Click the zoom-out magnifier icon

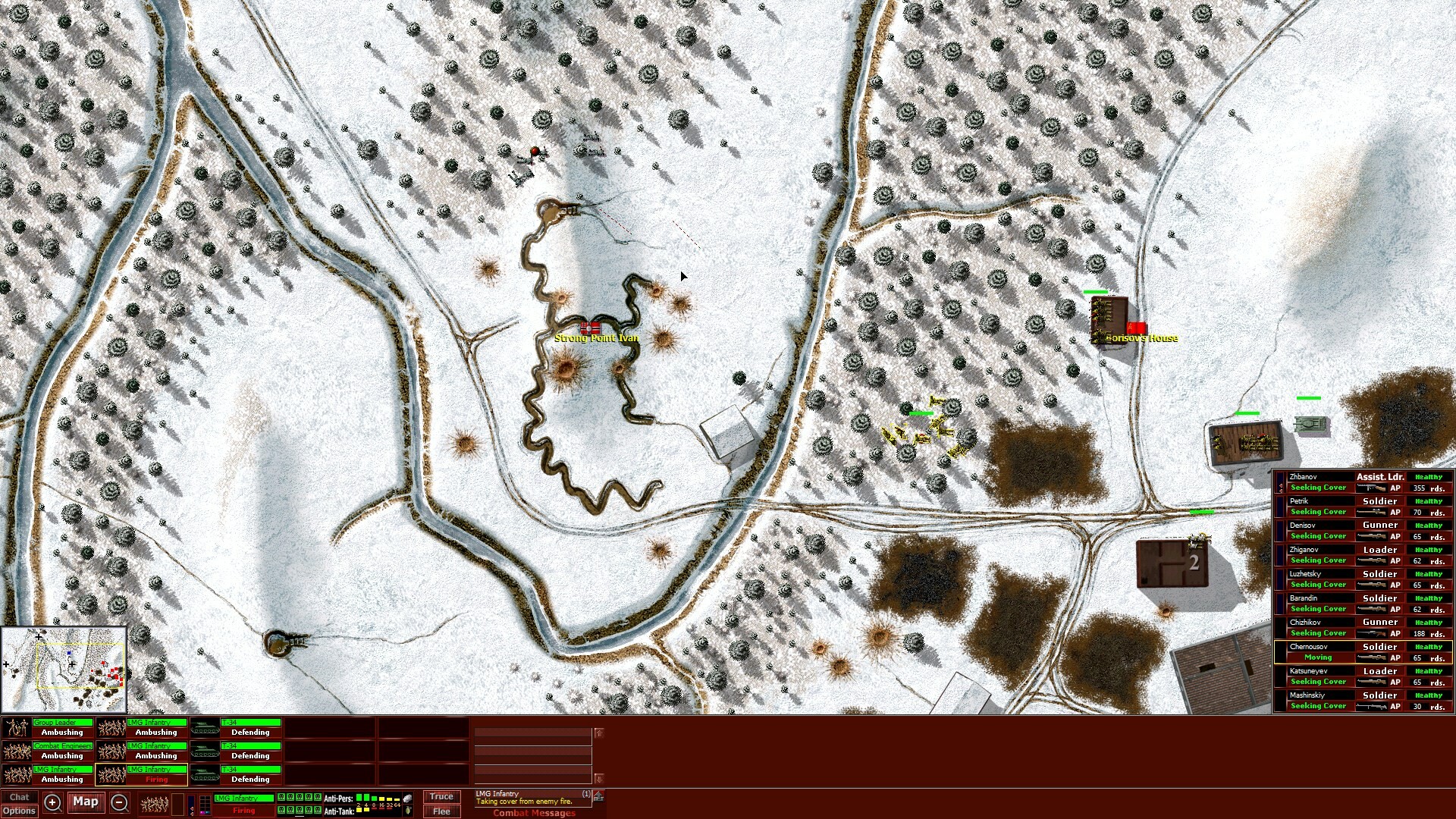pos(119,804)
